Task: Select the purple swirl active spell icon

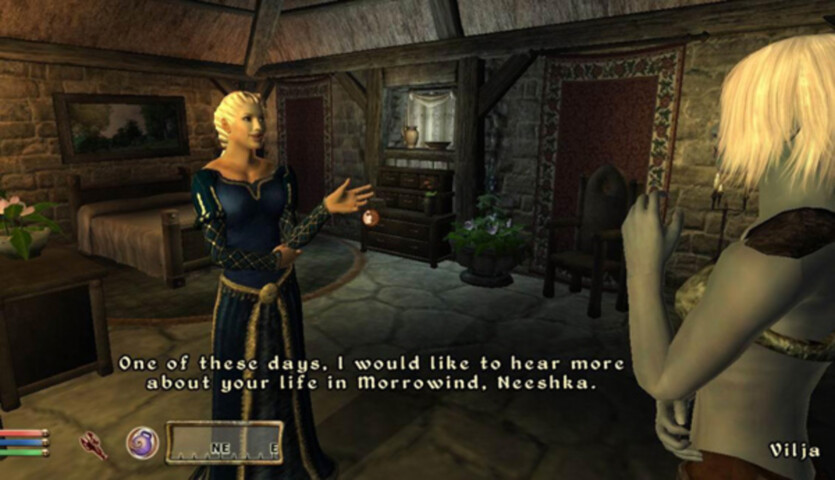Action: [x=142, y=443]
